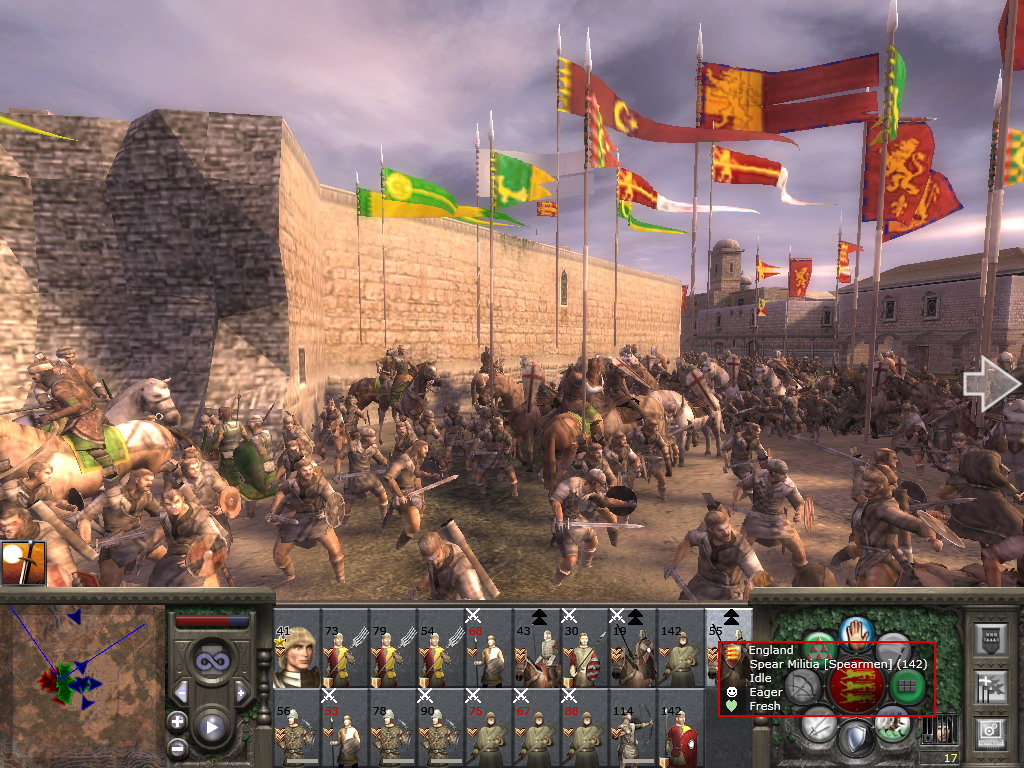
Task: Click the scroll right arrow on the battlefield edge
Action: click(x=991, y=384)
